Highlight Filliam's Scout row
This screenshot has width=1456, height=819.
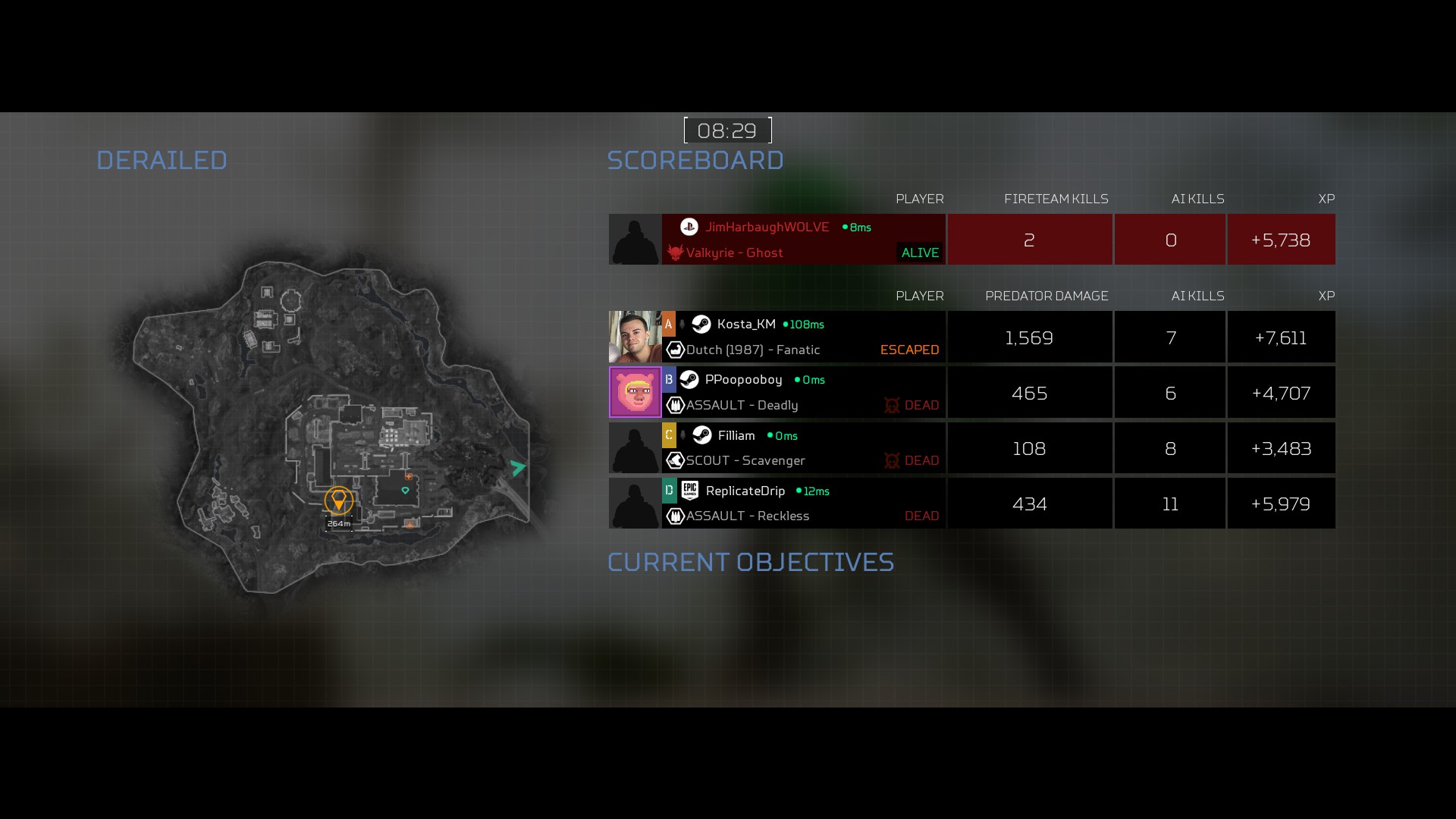click(x=804, y=448)
